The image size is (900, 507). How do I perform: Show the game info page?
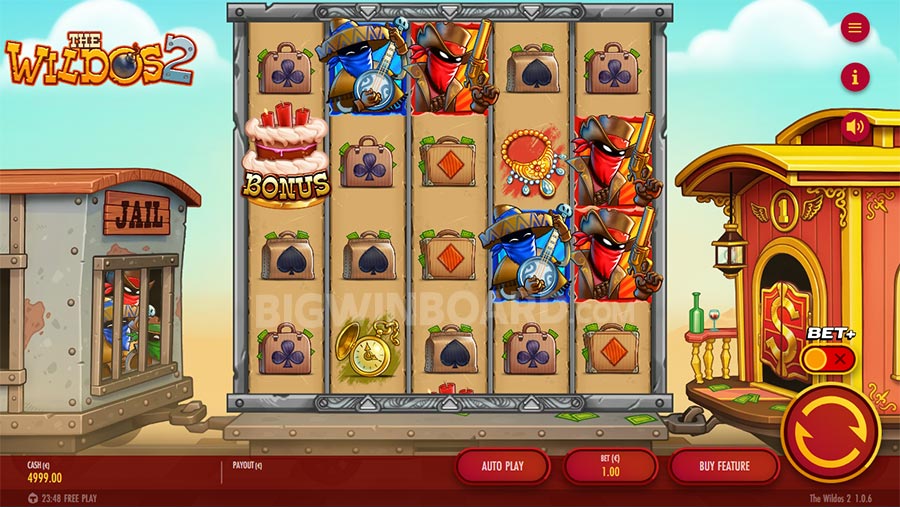click(x=854, y=77)
